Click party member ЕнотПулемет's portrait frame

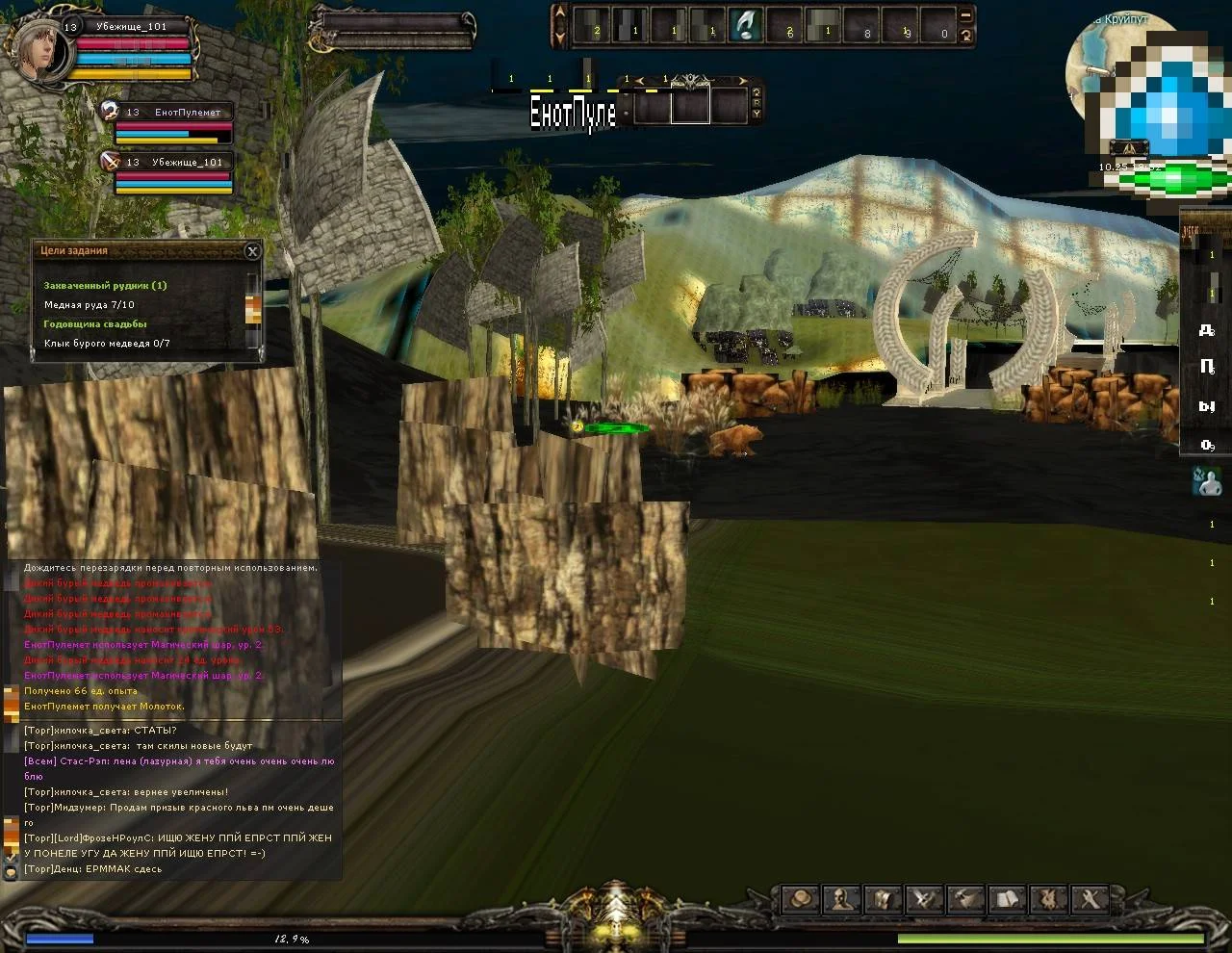tap(110, 113)
